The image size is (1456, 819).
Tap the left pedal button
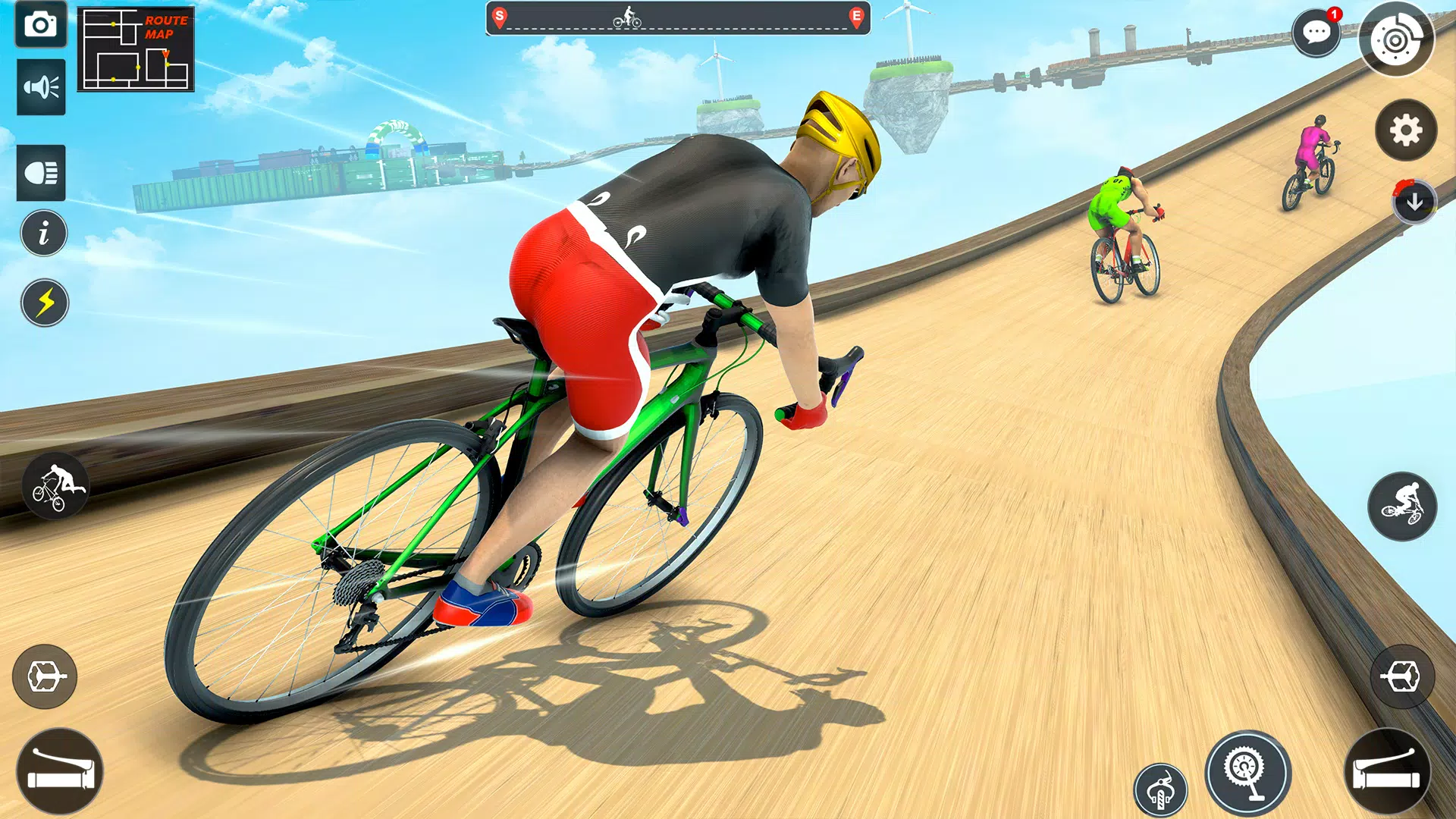[x=45, y=676]
